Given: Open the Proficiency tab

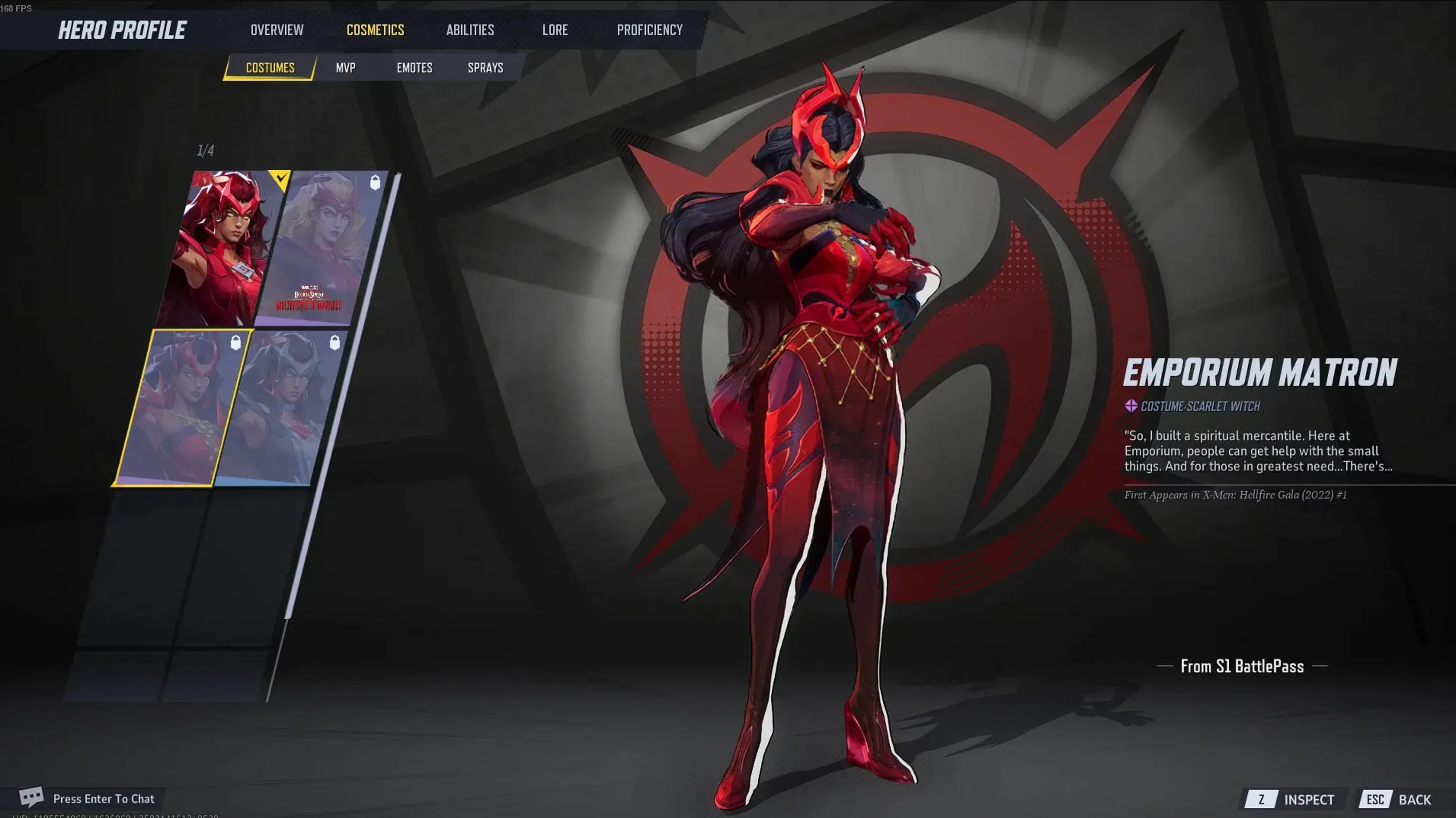Looking at the screenshot, I should click(x=650, y=30).
